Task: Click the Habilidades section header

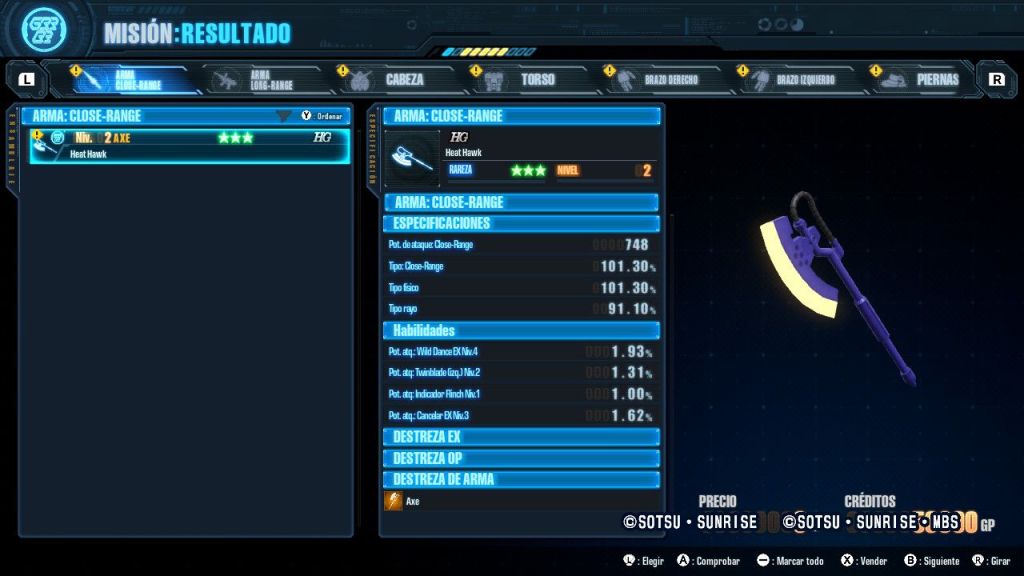Action: (521, 330)
